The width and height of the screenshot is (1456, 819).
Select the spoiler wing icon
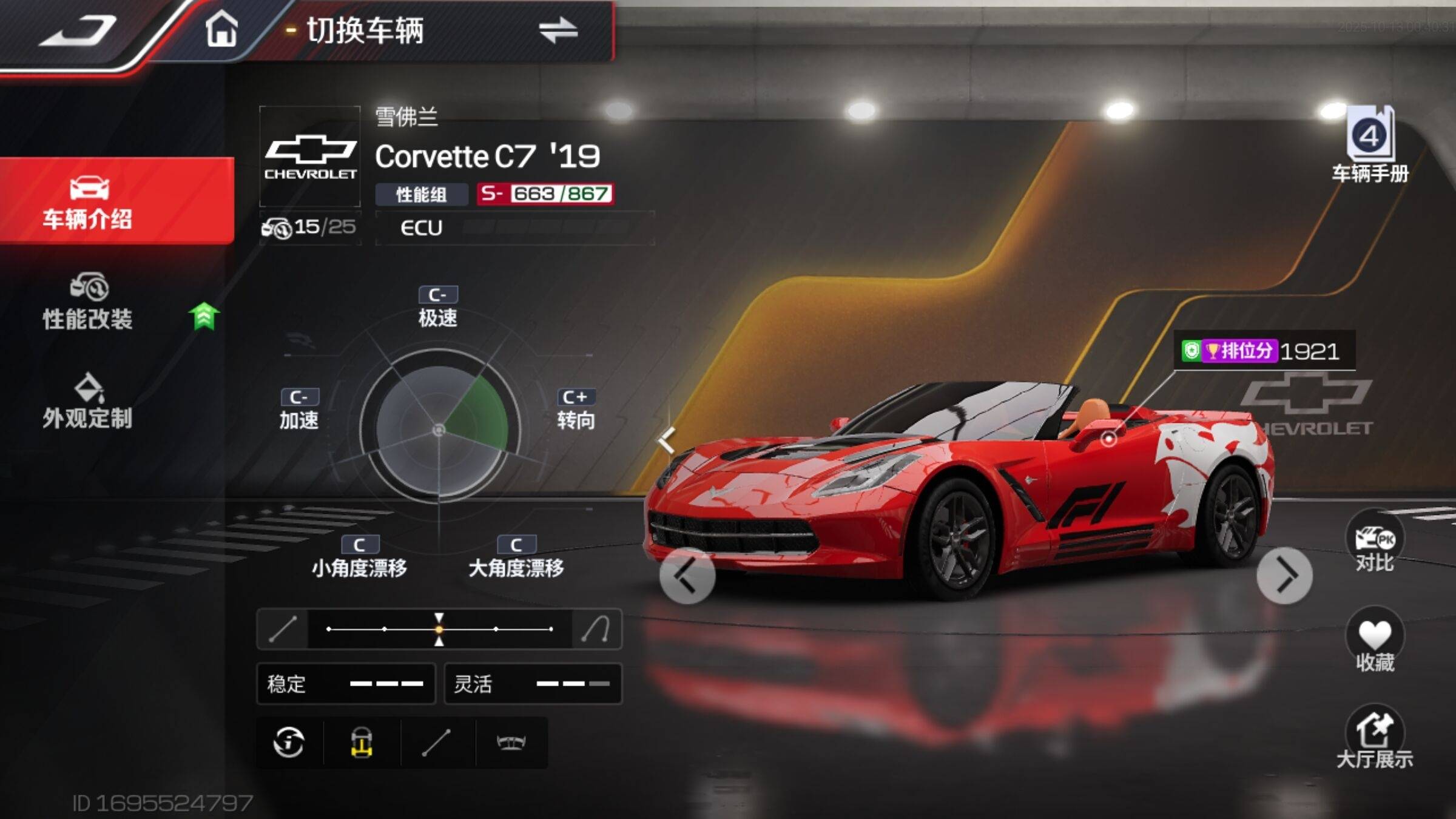click(x=511, y=743)
